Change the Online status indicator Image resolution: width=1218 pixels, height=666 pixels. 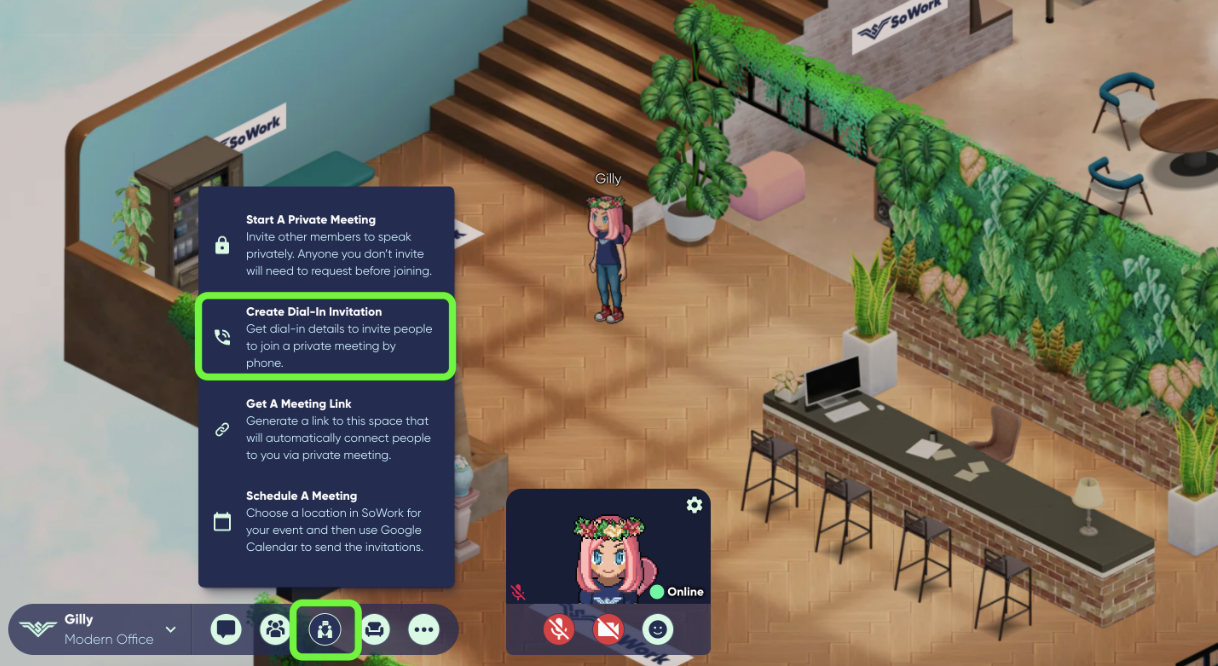point(676,592)
